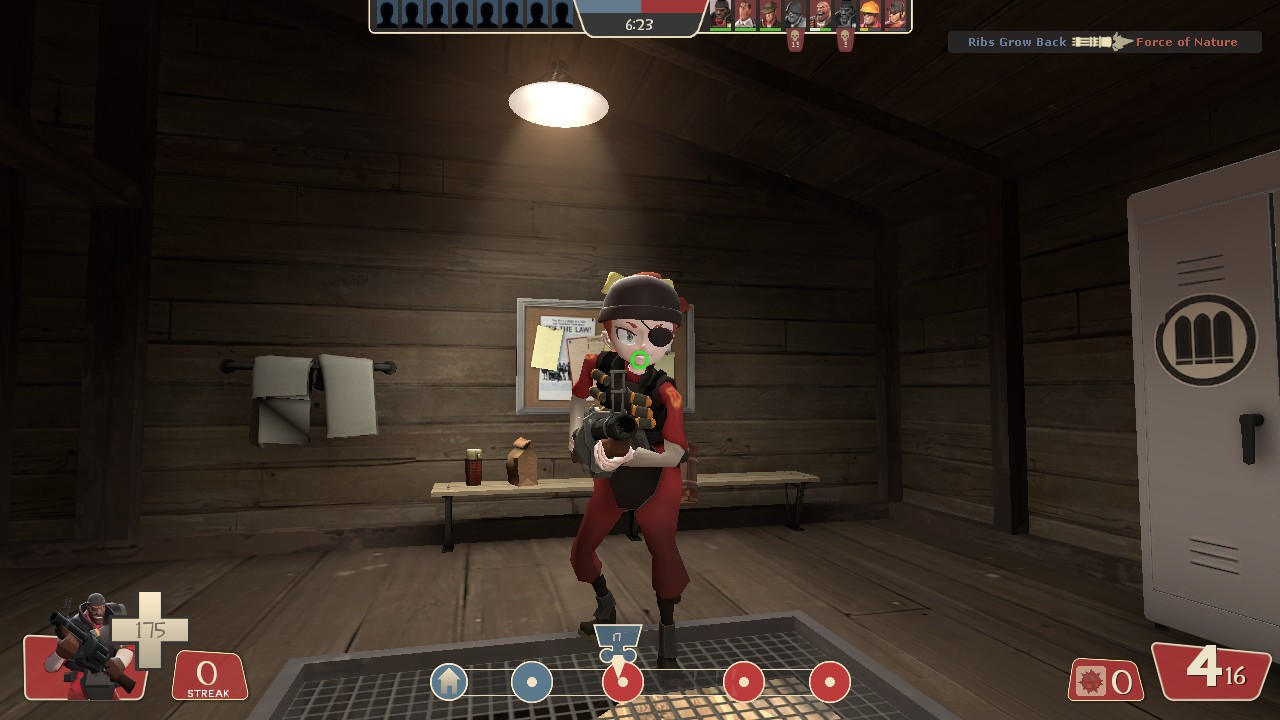This screenshot has width=1280, height=720.
Task: Select the first blue checkpoint circle
Action: pyautogui.click(x=532, y=682)
